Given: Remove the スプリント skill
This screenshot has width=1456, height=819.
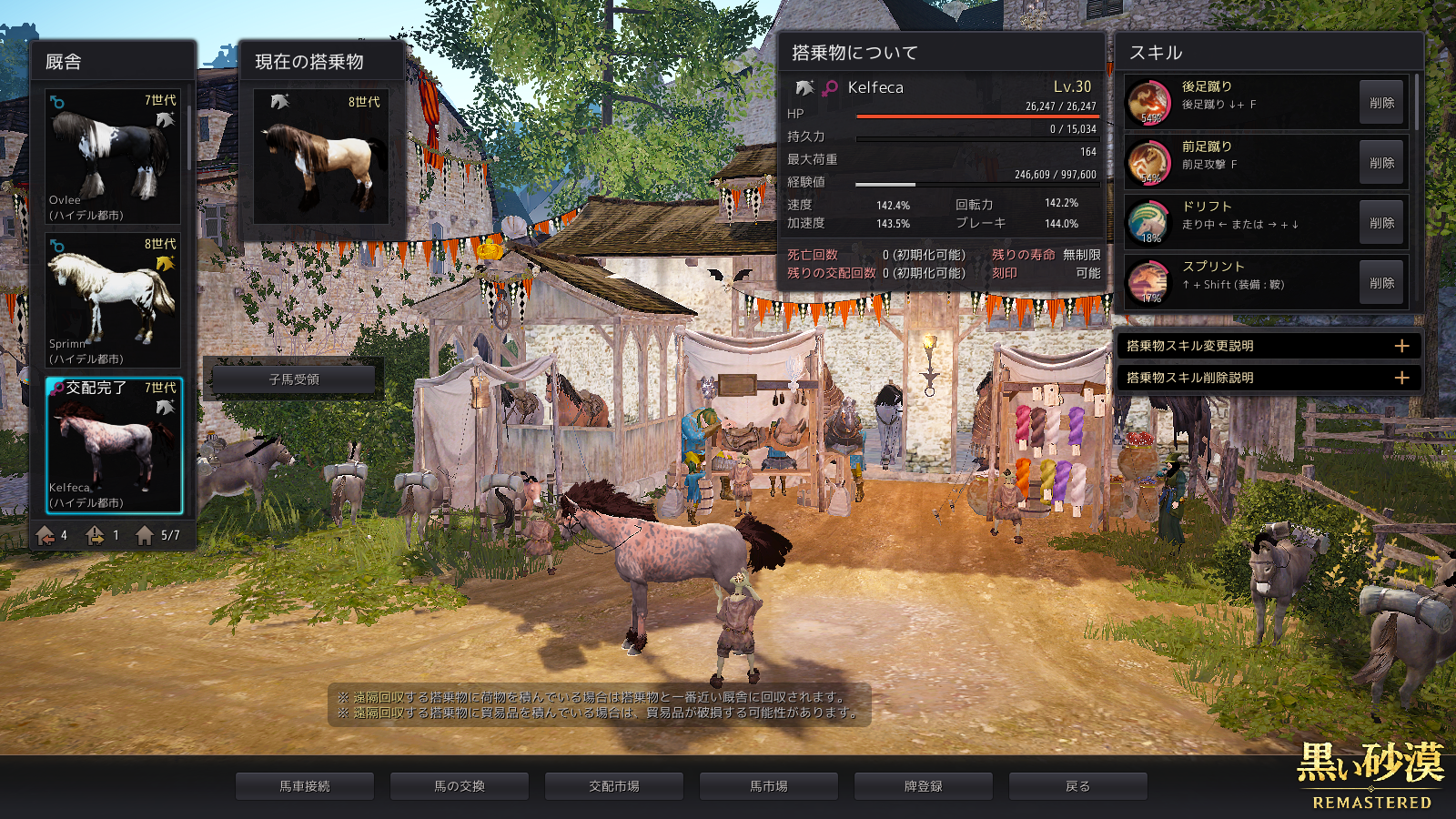Looking at the screenshot, I should click(x=1380, y=283).
